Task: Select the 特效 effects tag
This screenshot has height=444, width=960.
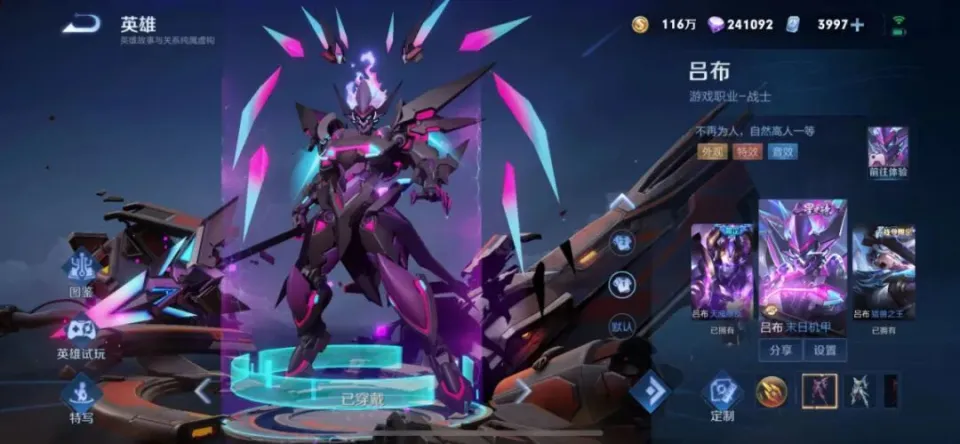Action: tap(746, 152)
